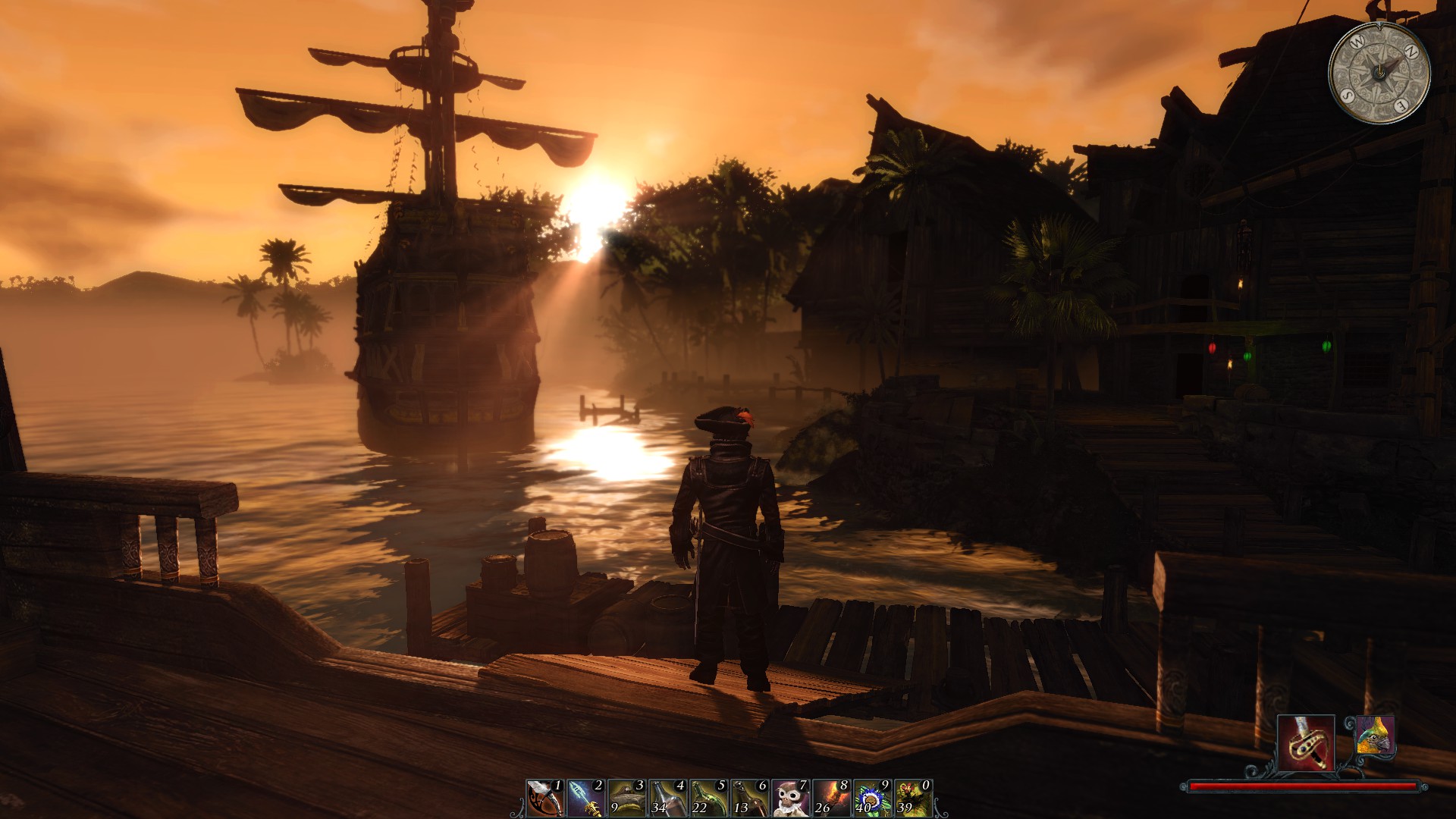The height and width of the screenshot is (819, 1456).
Task: Use the blue flower in slot 9
Action: (x=873, y=798)
